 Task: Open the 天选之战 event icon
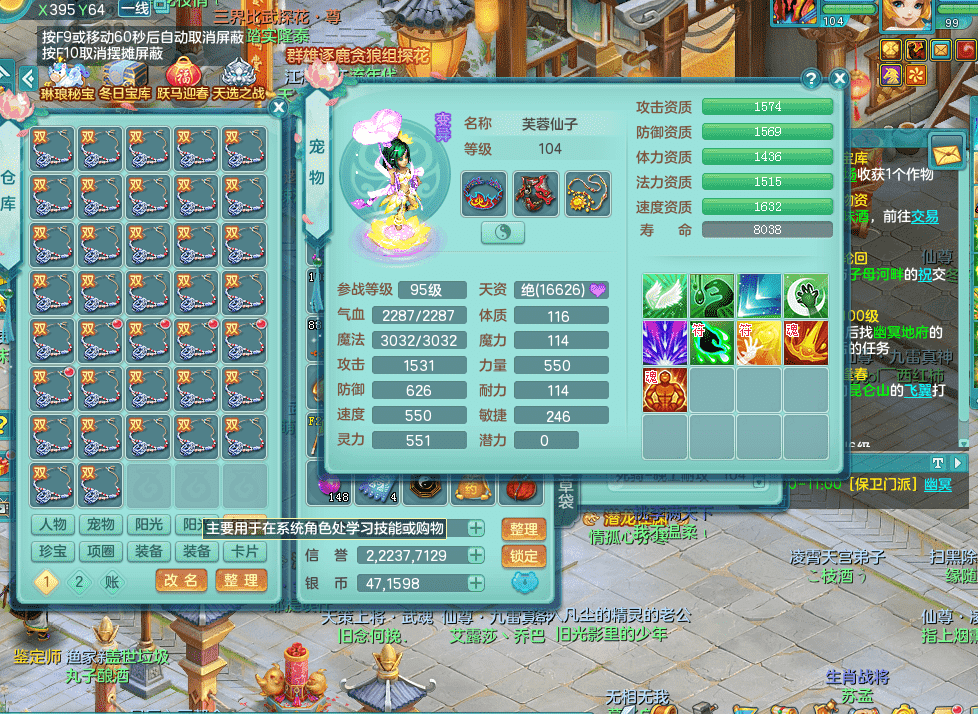(238, 76)
